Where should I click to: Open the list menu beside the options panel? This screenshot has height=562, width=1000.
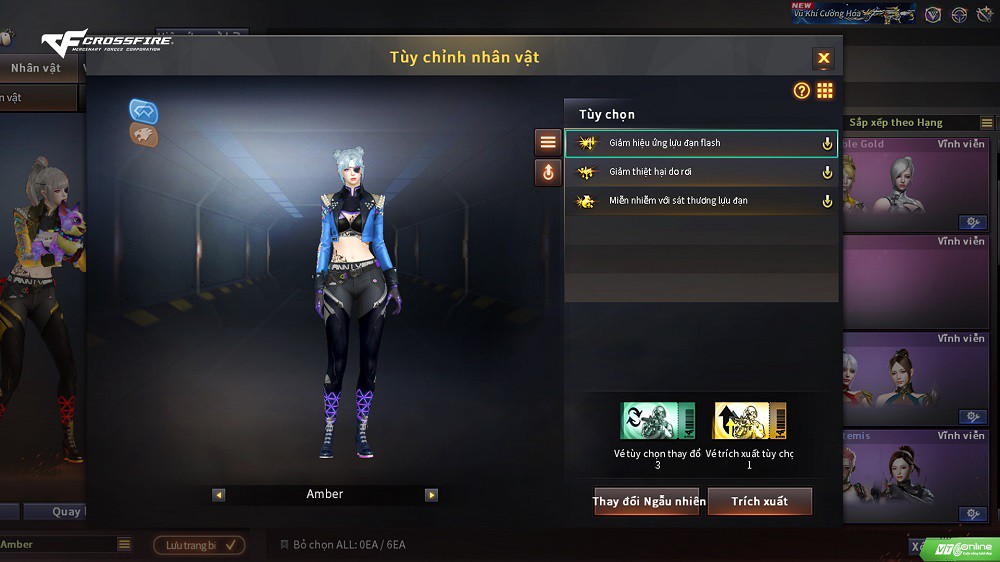548,142
